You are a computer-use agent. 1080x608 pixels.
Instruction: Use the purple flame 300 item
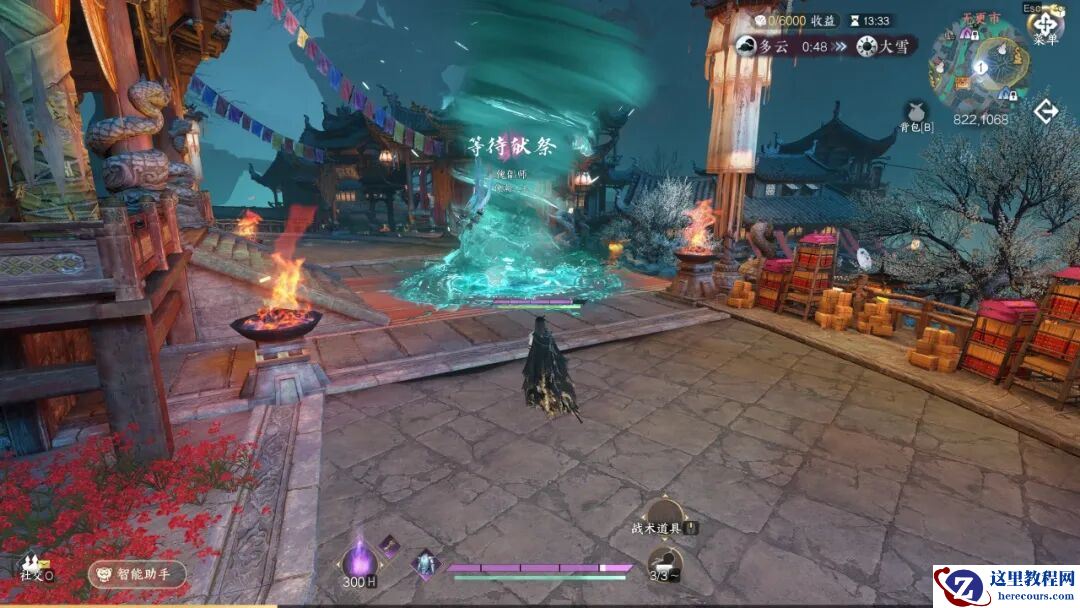click(x=359, y=562)
